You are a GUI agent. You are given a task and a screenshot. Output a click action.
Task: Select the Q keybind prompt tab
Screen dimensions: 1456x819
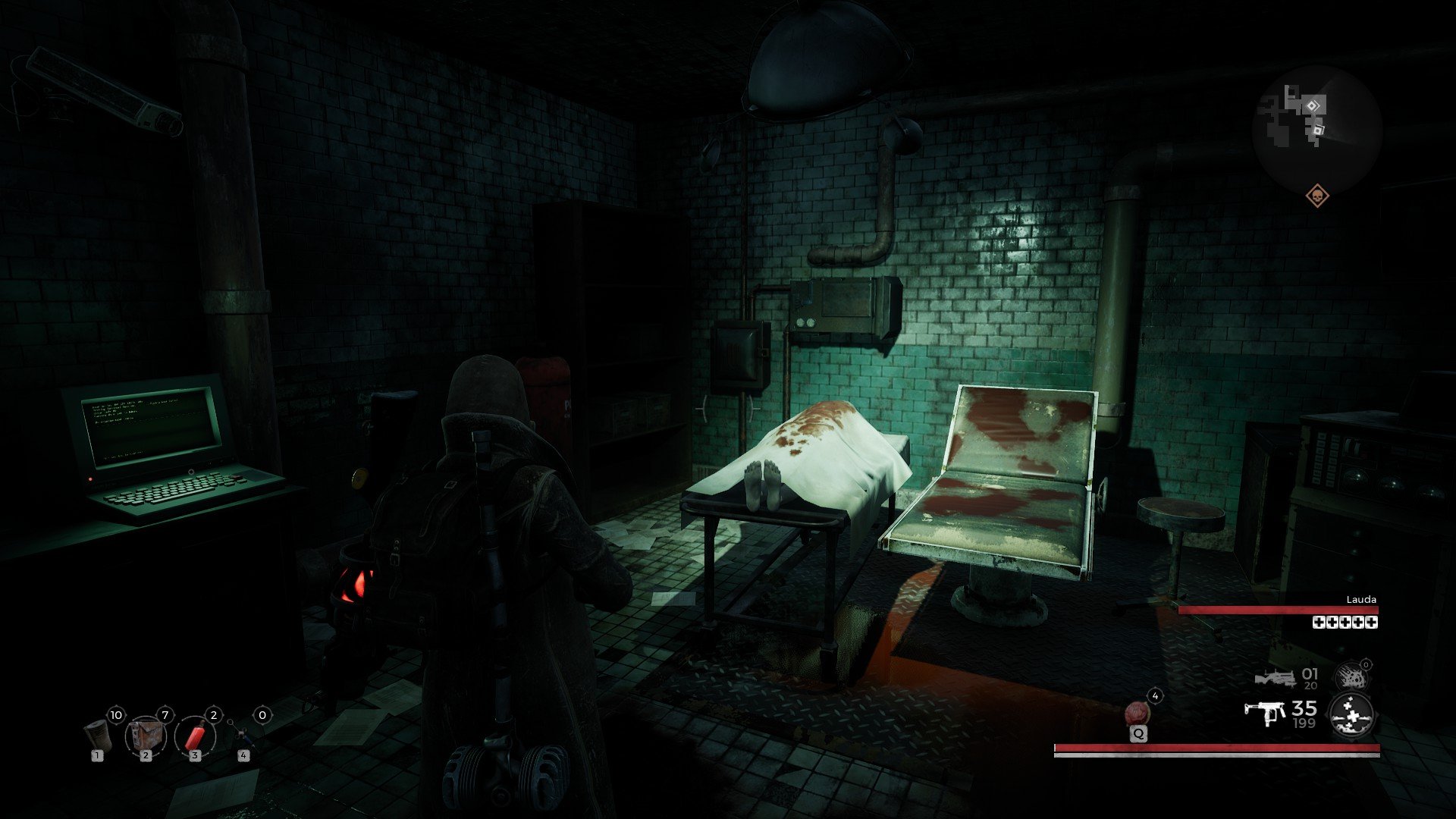tap(1139, 734)
